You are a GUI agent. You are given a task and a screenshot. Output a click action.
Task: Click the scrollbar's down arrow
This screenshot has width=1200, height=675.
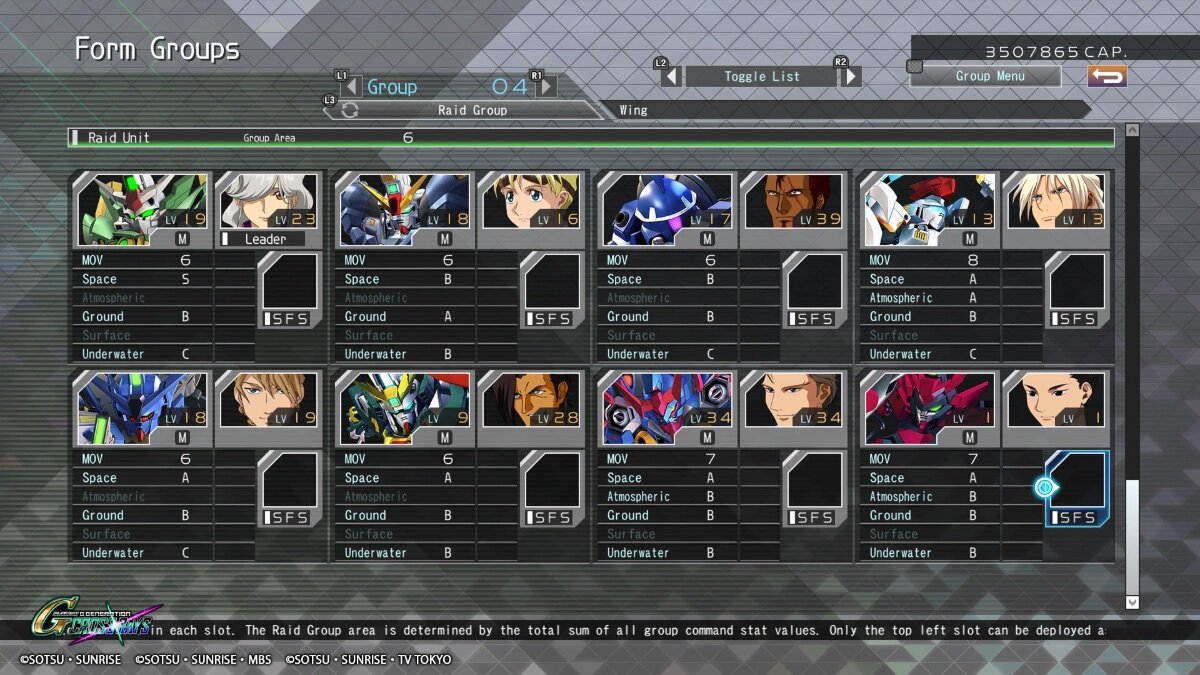pyautogui.click(x=1132, y=602)
